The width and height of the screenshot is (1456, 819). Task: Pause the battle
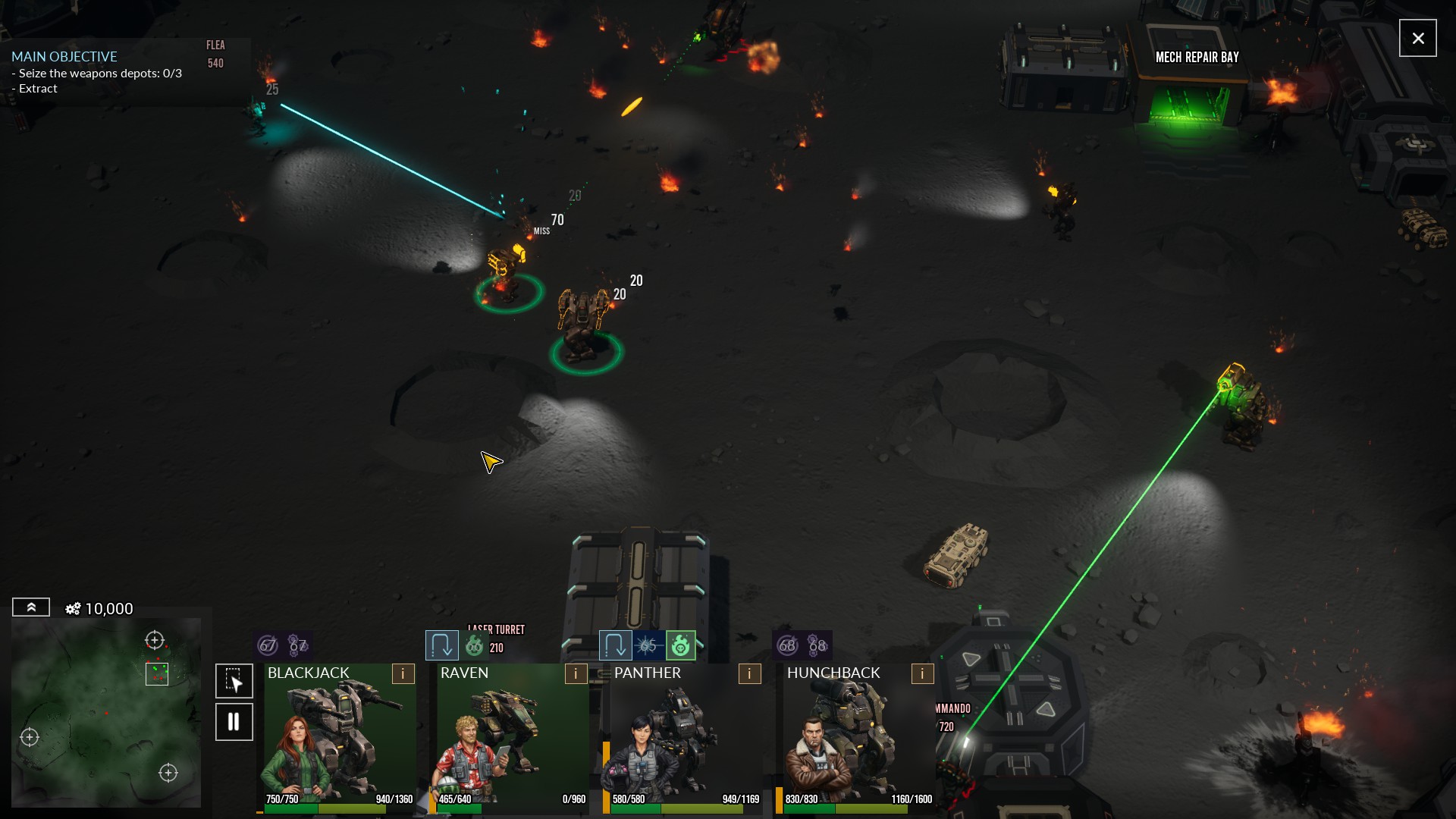(234, 721)
